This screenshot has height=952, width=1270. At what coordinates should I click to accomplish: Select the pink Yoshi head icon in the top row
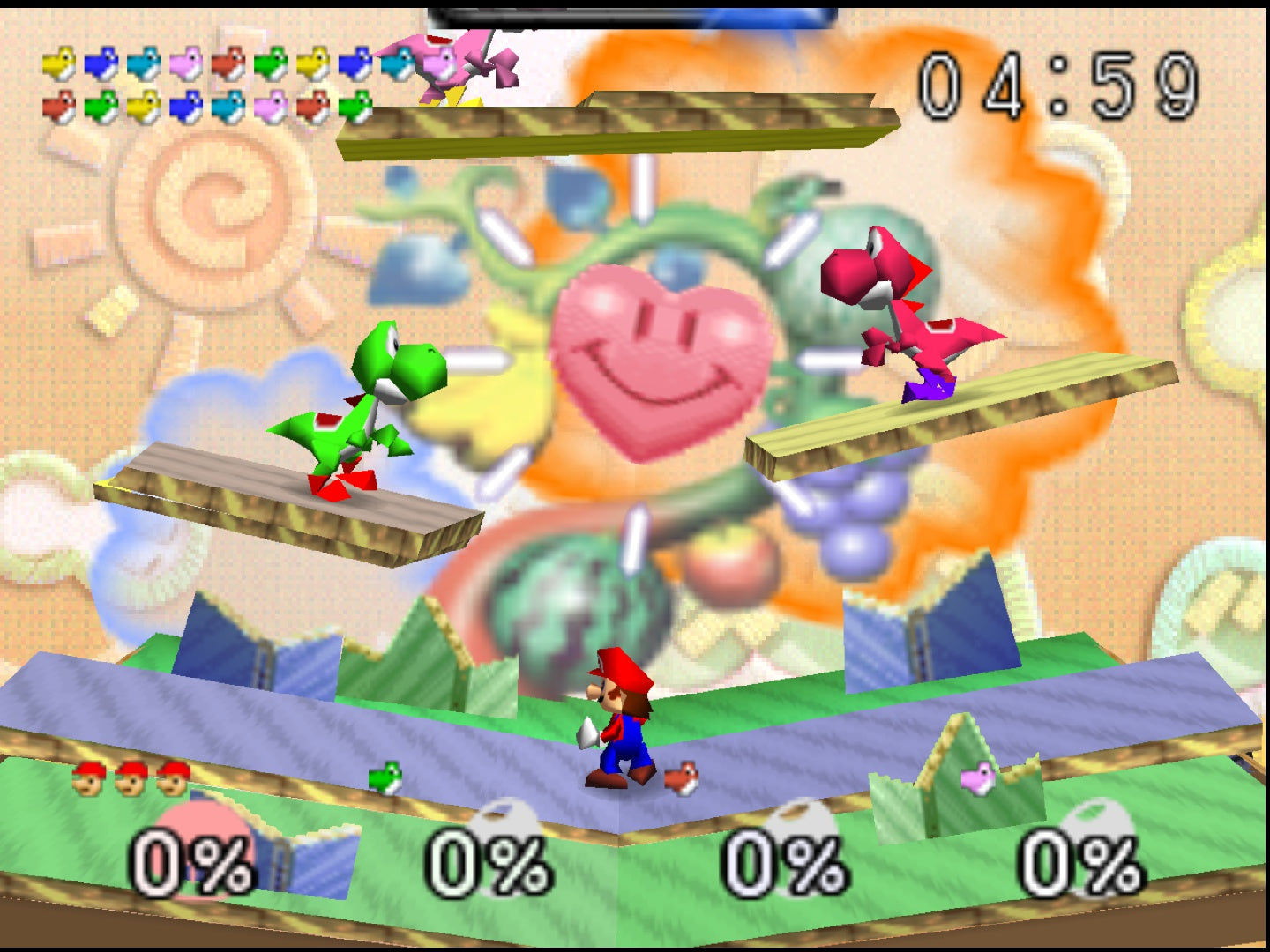[188, 63]
